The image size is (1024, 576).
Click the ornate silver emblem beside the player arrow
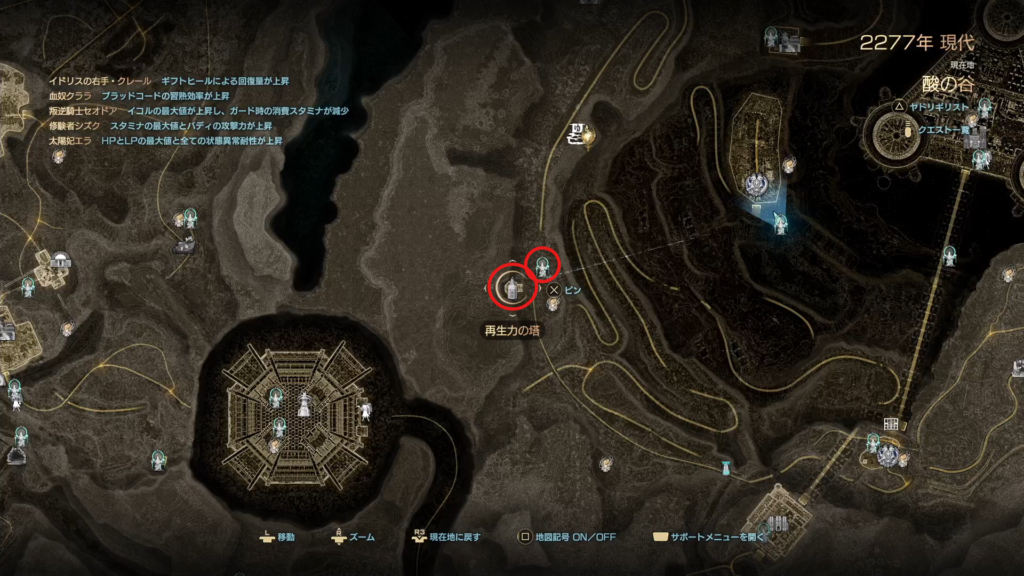tap(755, 183)
